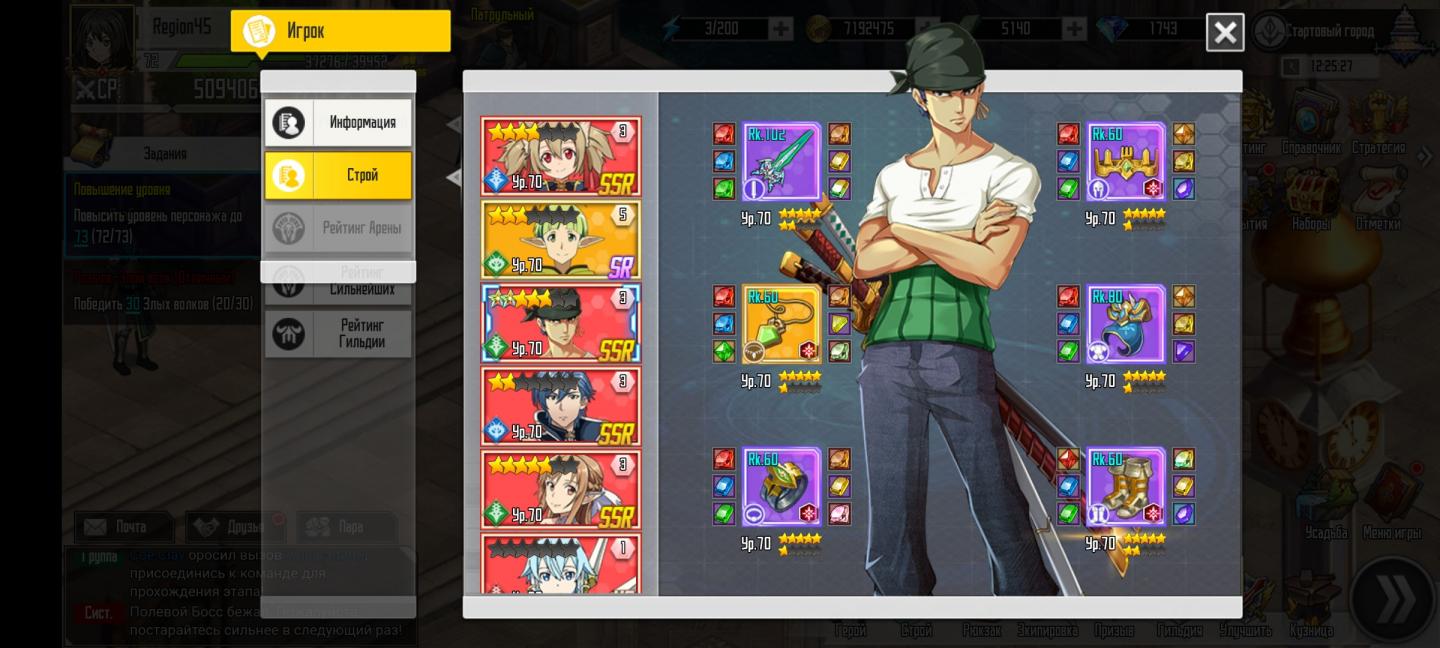Open the Рейтинг Гильдии tab
Image resolution: width=1440 pixels, height=648 pixels.
tap(338, 333)
